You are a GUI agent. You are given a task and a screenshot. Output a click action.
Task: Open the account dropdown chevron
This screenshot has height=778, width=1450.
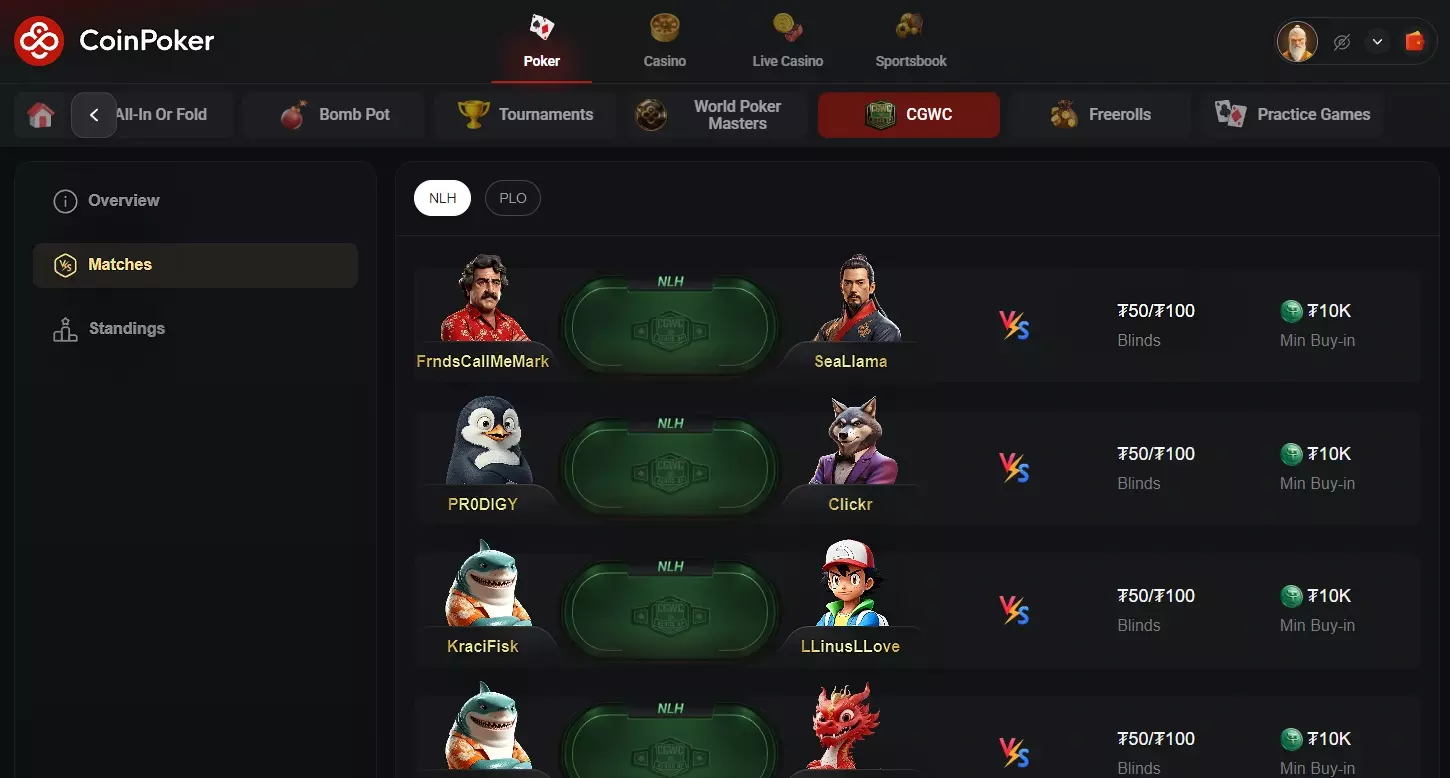click(x=1377, y=41)
